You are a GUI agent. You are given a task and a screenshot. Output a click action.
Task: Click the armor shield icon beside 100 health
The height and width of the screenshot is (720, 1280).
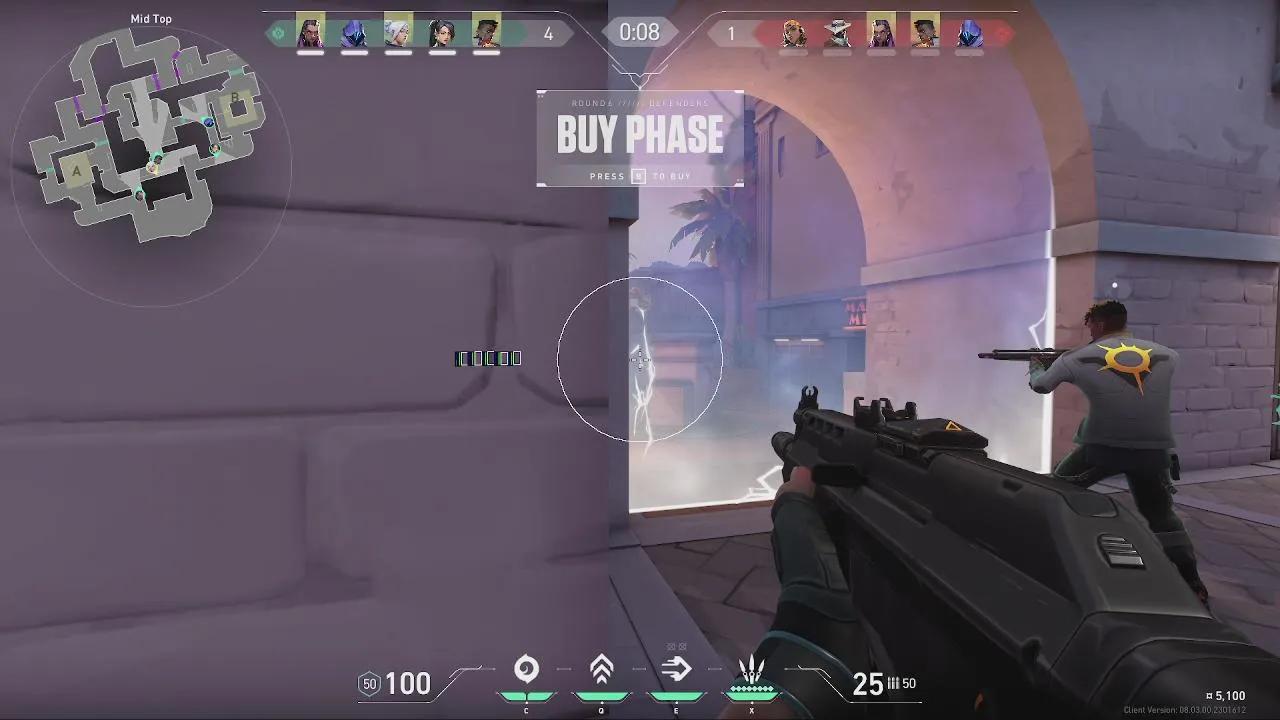pos(371,684)
